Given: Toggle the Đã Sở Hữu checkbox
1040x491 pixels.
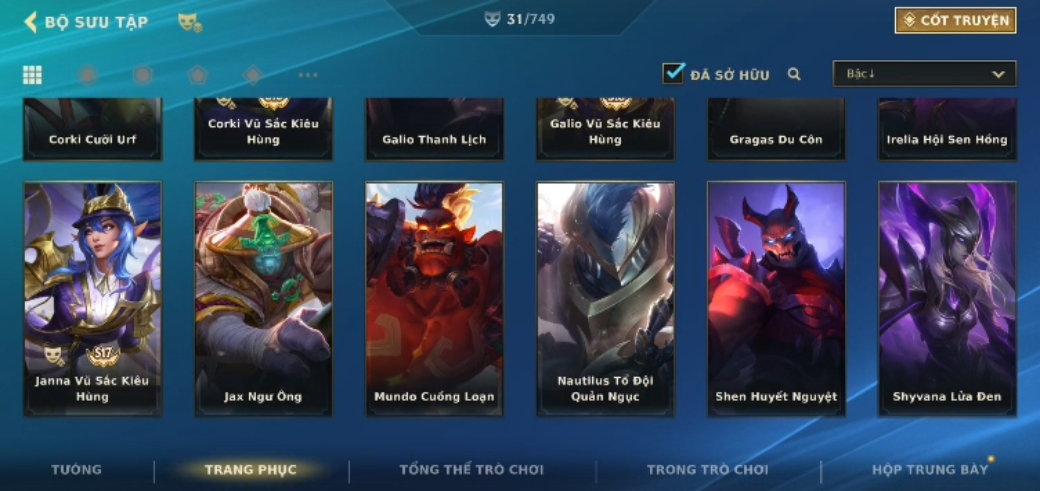Looking at the screenshot, I should pyautogui.click(x=674, y=74).
